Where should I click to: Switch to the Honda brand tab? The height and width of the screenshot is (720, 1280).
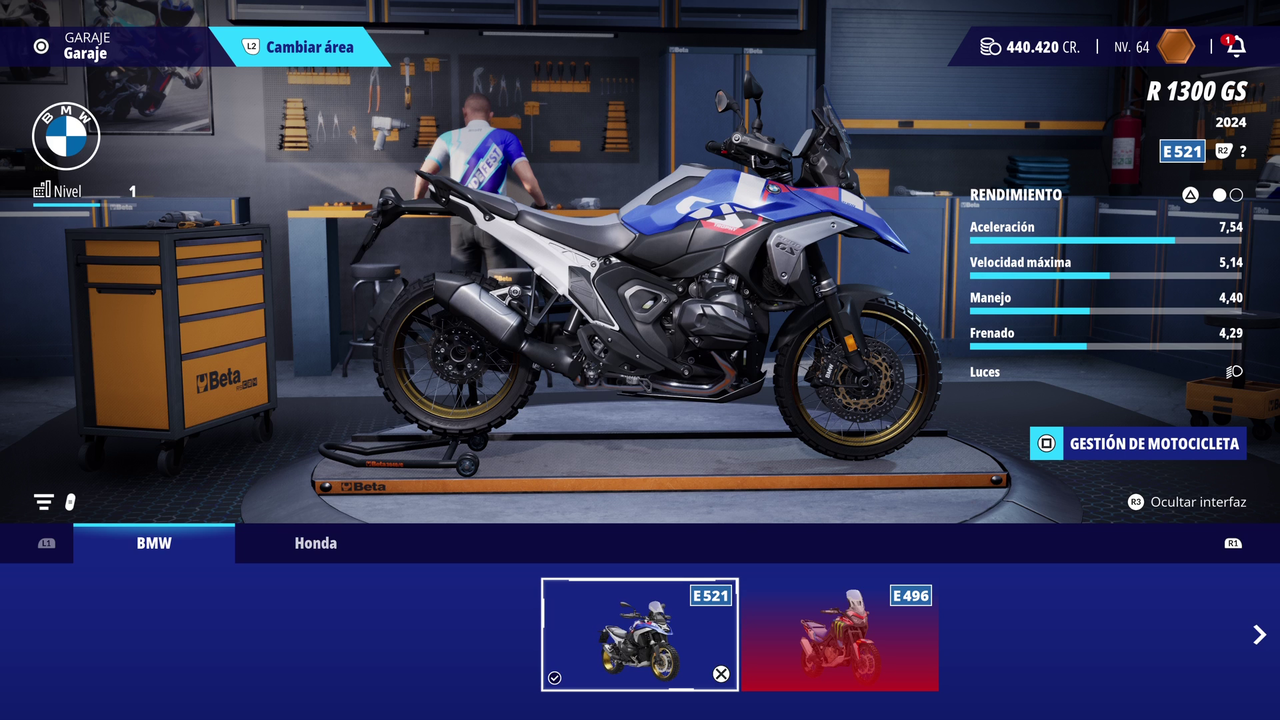point(315,543)
